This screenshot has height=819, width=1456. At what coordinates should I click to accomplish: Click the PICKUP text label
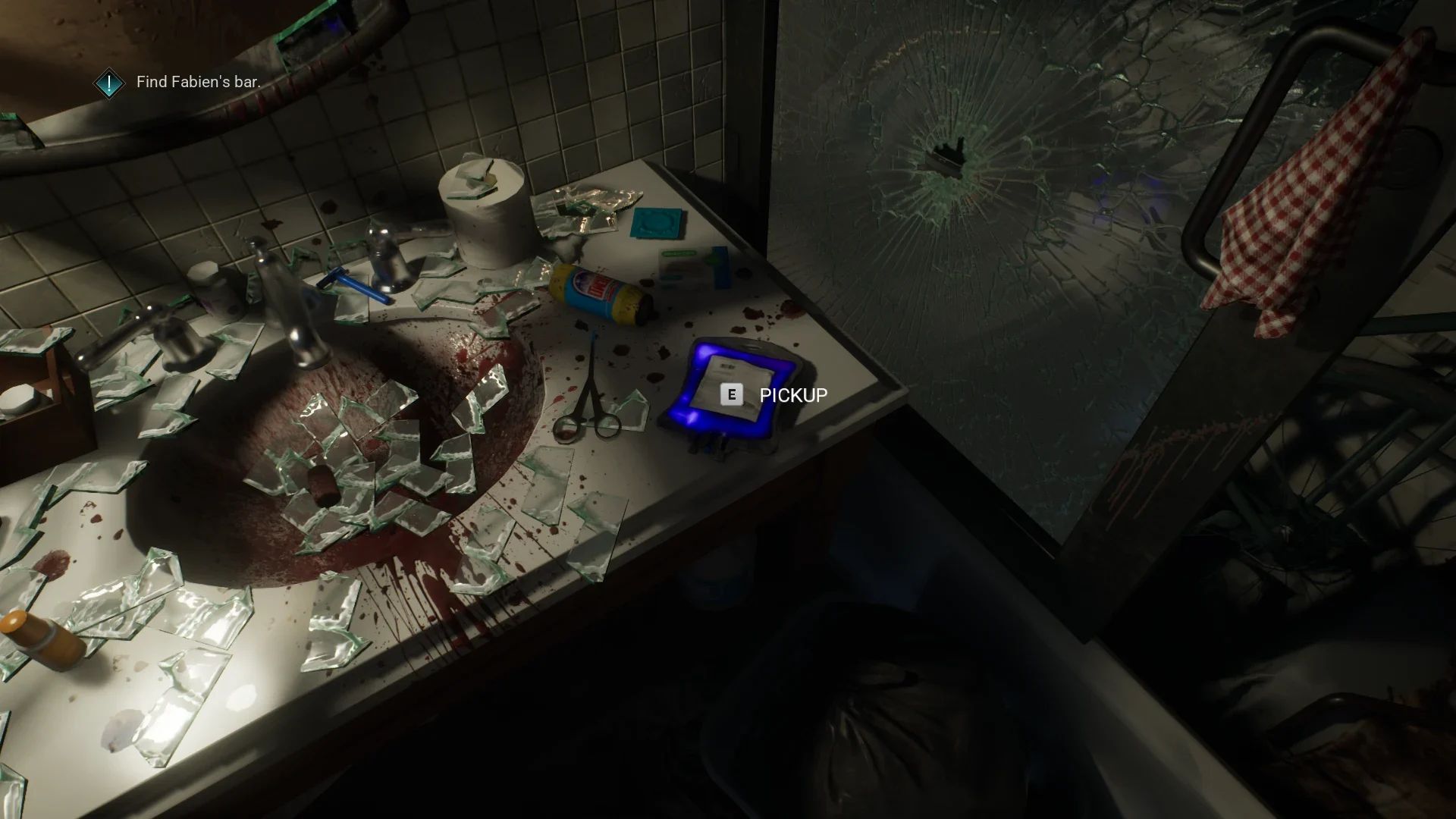pos(792,395)
